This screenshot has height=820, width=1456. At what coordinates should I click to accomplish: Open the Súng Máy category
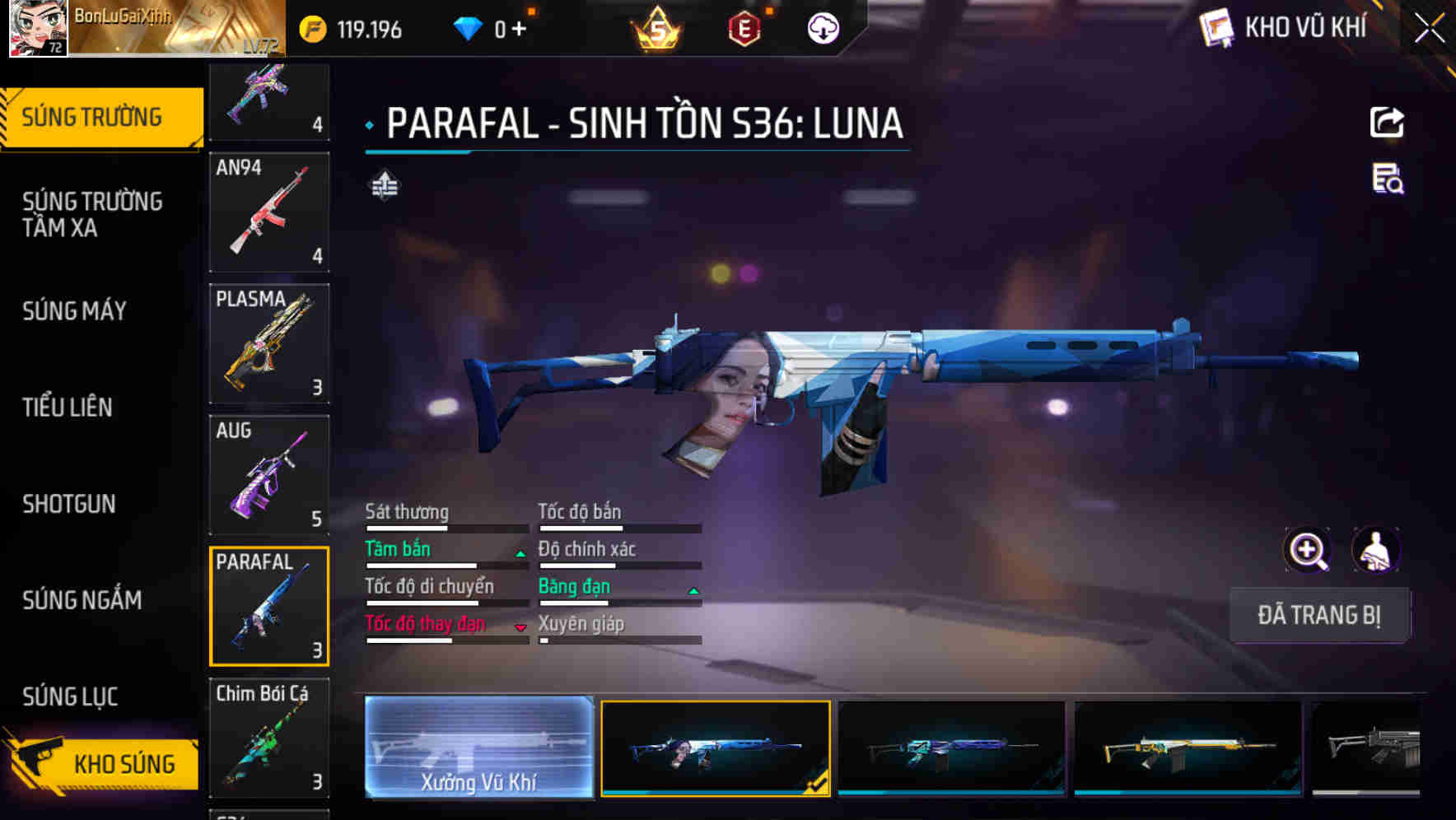pyautogui.click(x=75, y=311)
